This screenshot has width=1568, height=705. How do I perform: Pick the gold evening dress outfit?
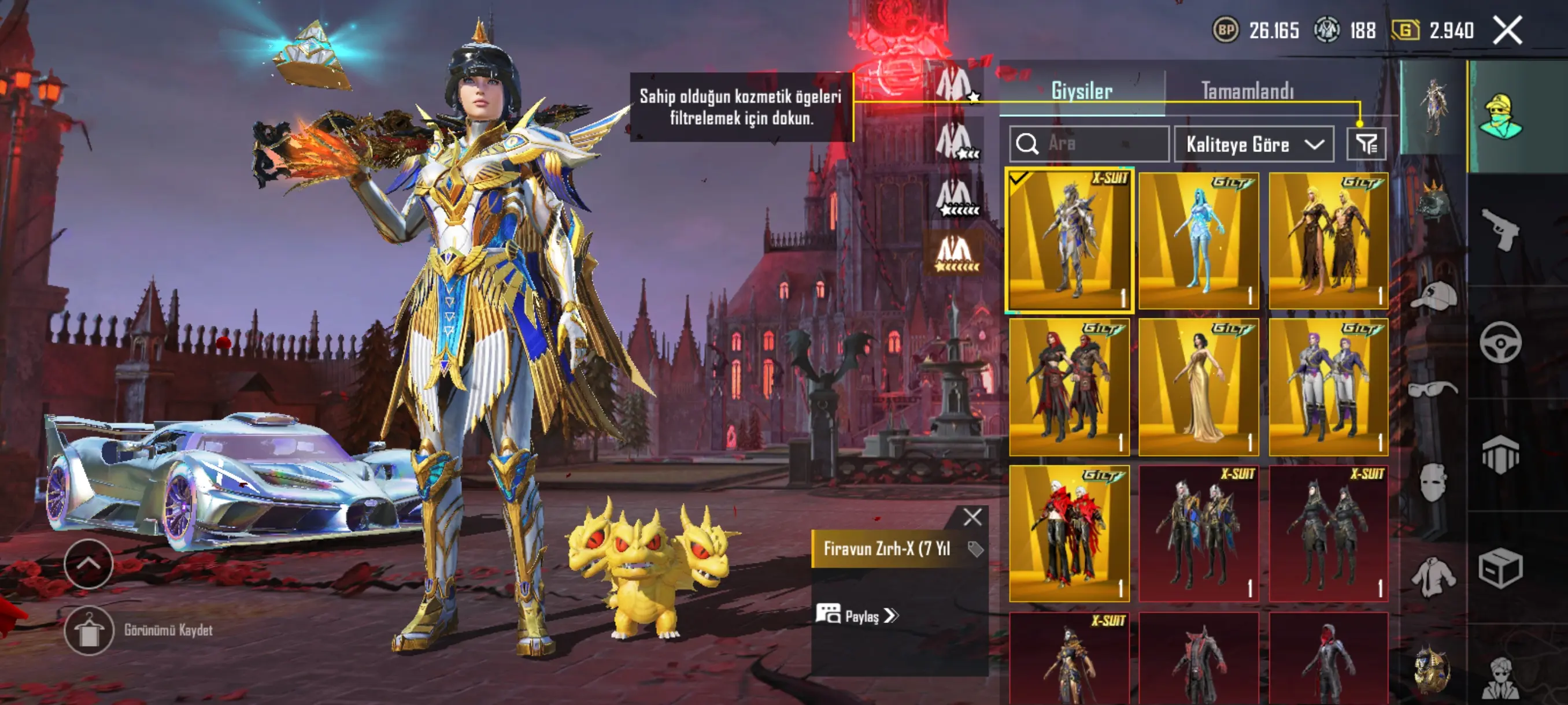(x=1198, y=387)
